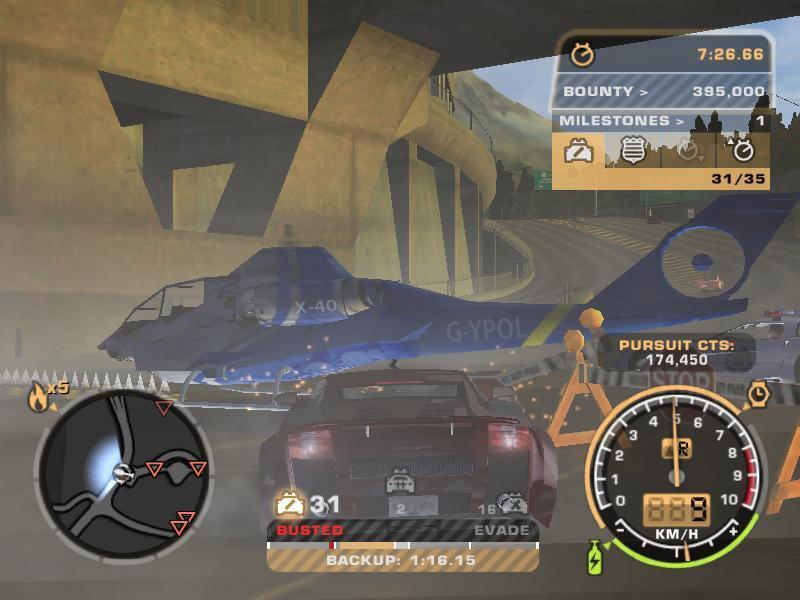Click the heat level flame icon
The height and width of the screenshot is (600, 800).
click(39, 399)
